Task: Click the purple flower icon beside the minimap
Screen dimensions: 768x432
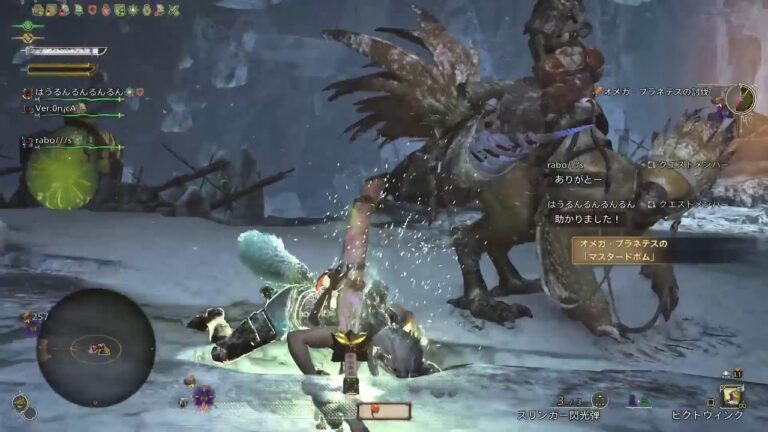Action: tap(204, 396)
